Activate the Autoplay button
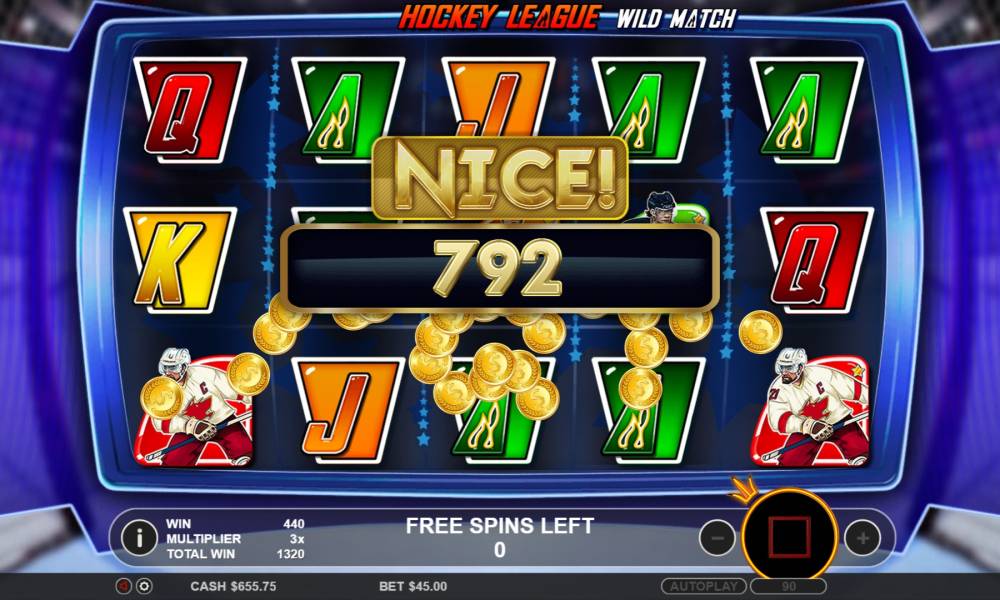This screenshot has height=600, width=1000. (x=703, y=586)
